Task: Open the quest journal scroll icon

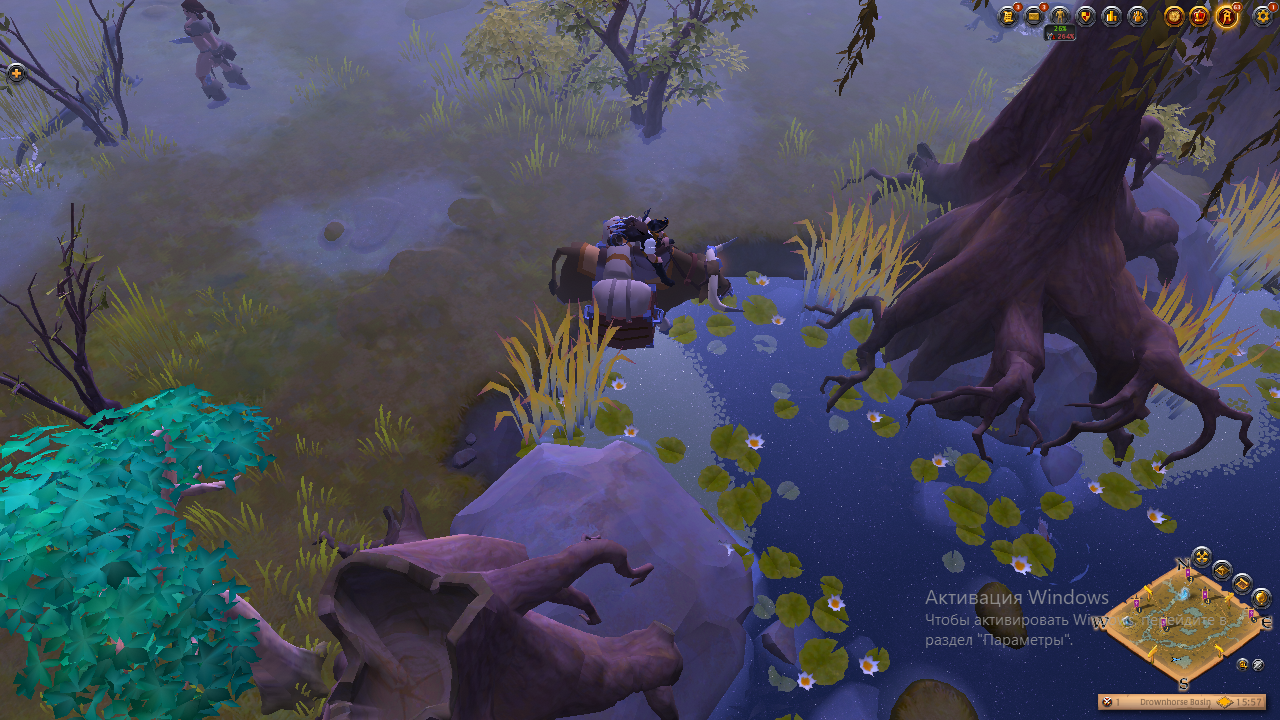Action: point(1009,16)
